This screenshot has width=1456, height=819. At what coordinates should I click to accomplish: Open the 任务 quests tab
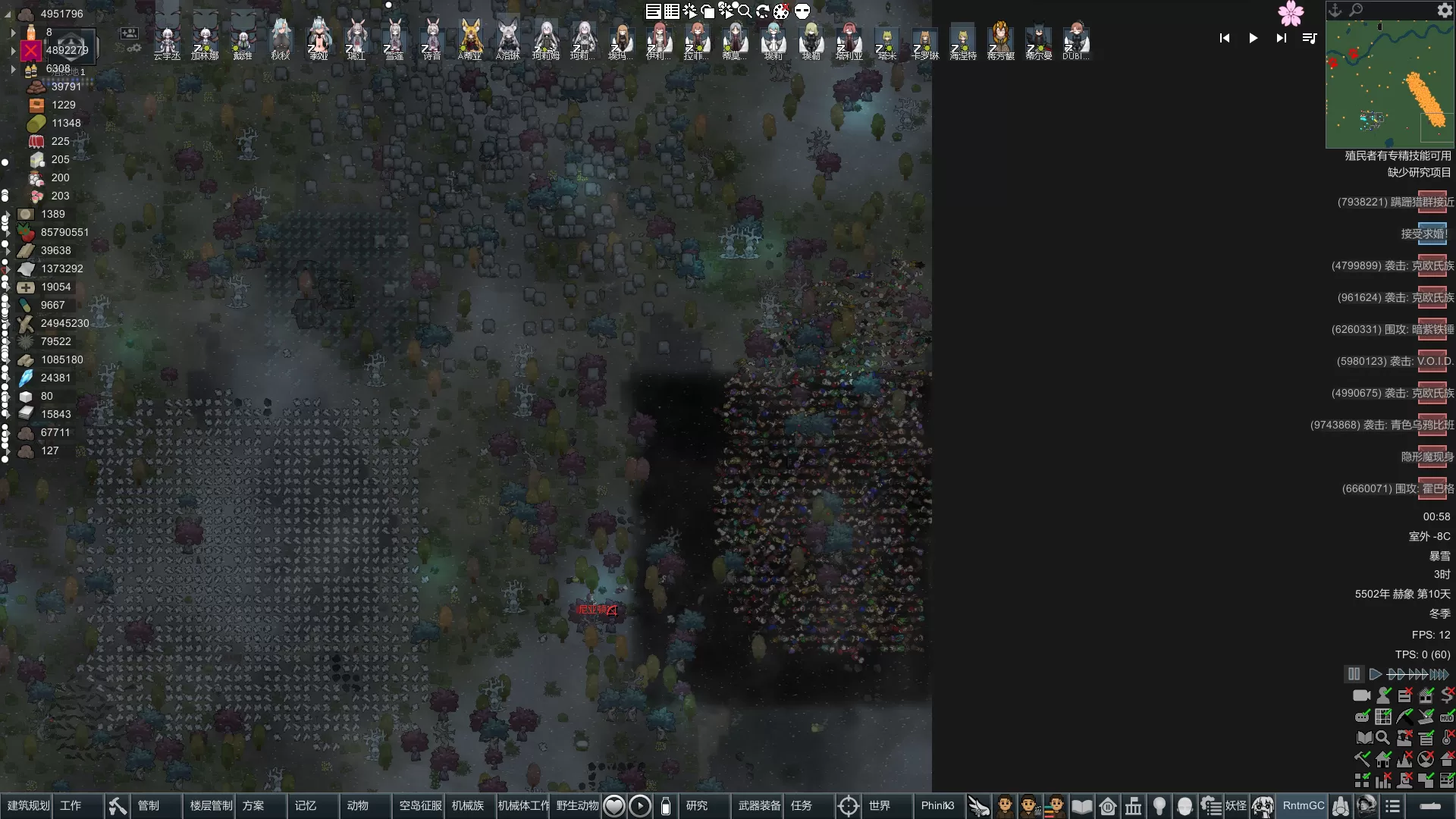click(x=801, y=806)
